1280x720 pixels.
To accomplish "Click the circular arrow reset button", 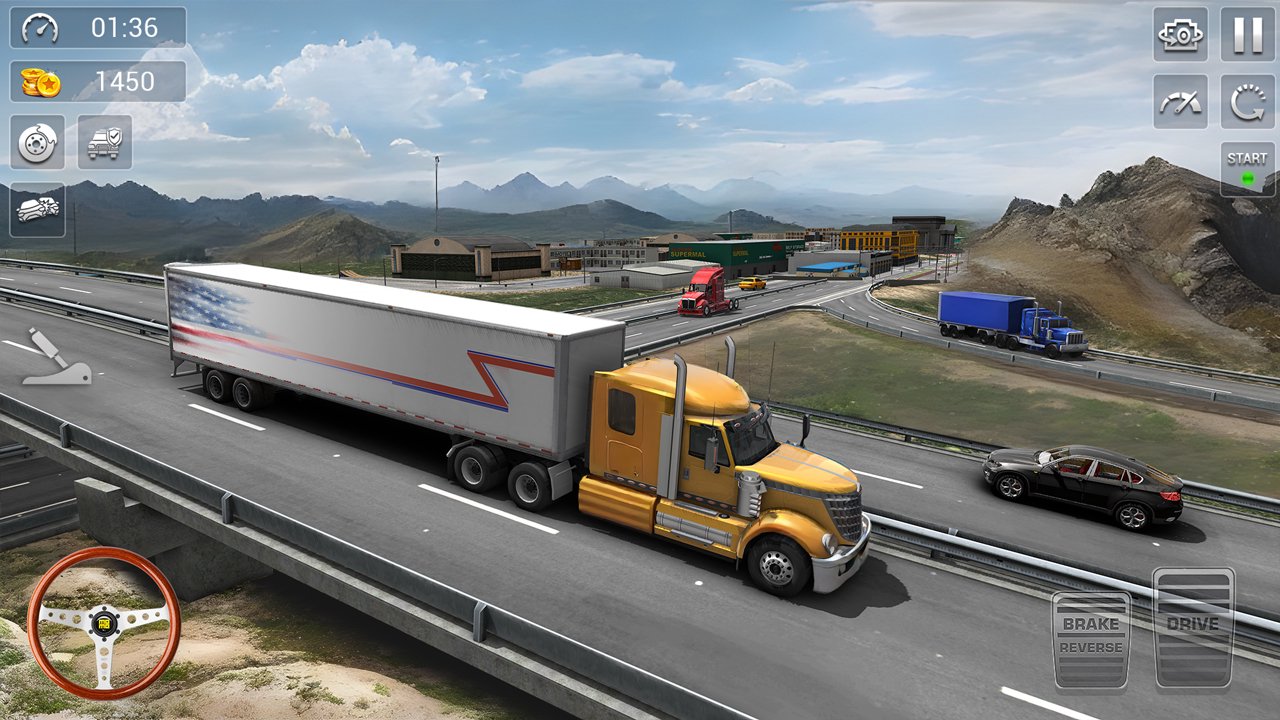I will pyautogui.click(x=1247, y=101).
